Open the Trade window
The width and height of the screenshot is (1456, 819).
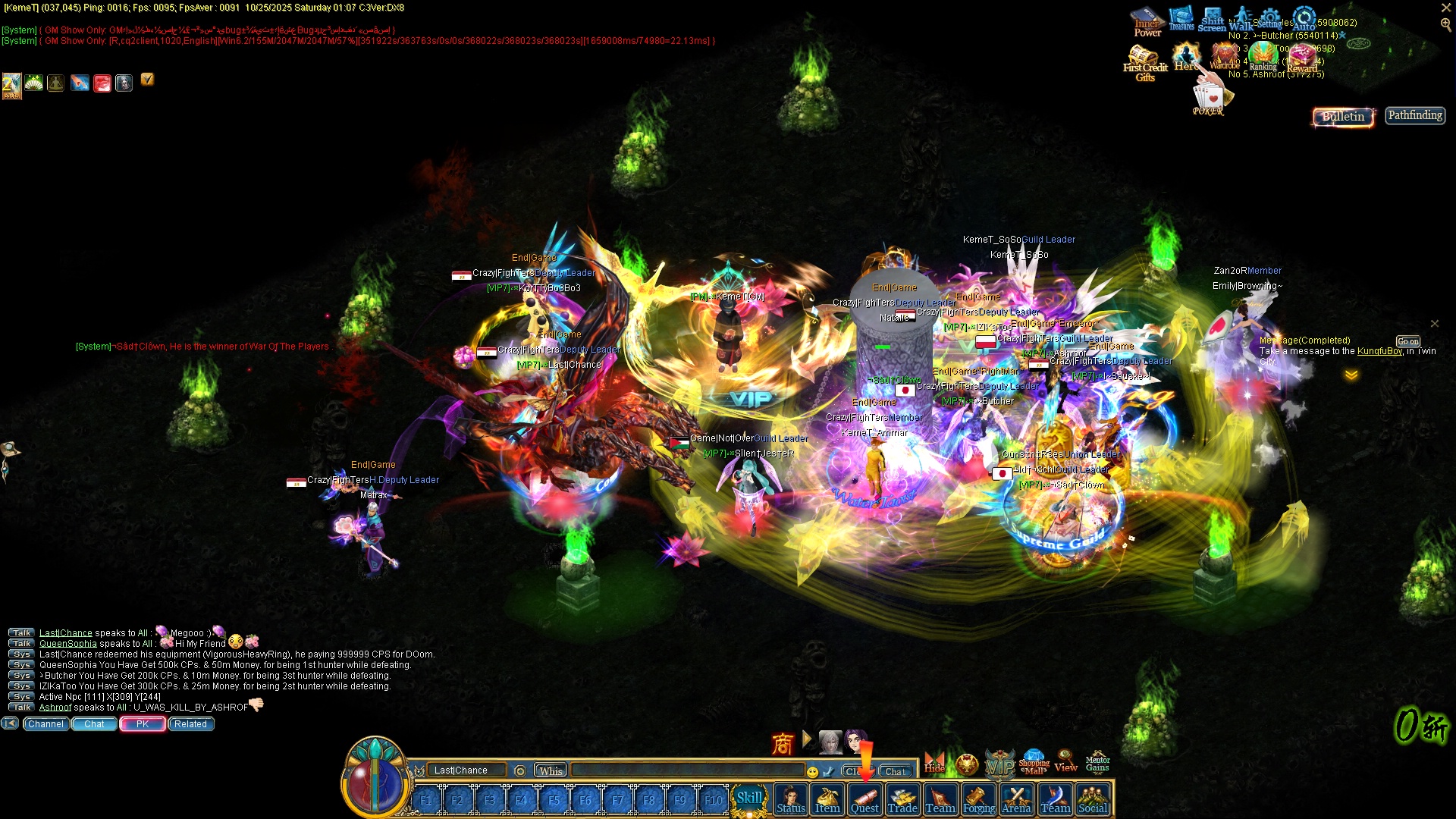click(x=902, y=801)
